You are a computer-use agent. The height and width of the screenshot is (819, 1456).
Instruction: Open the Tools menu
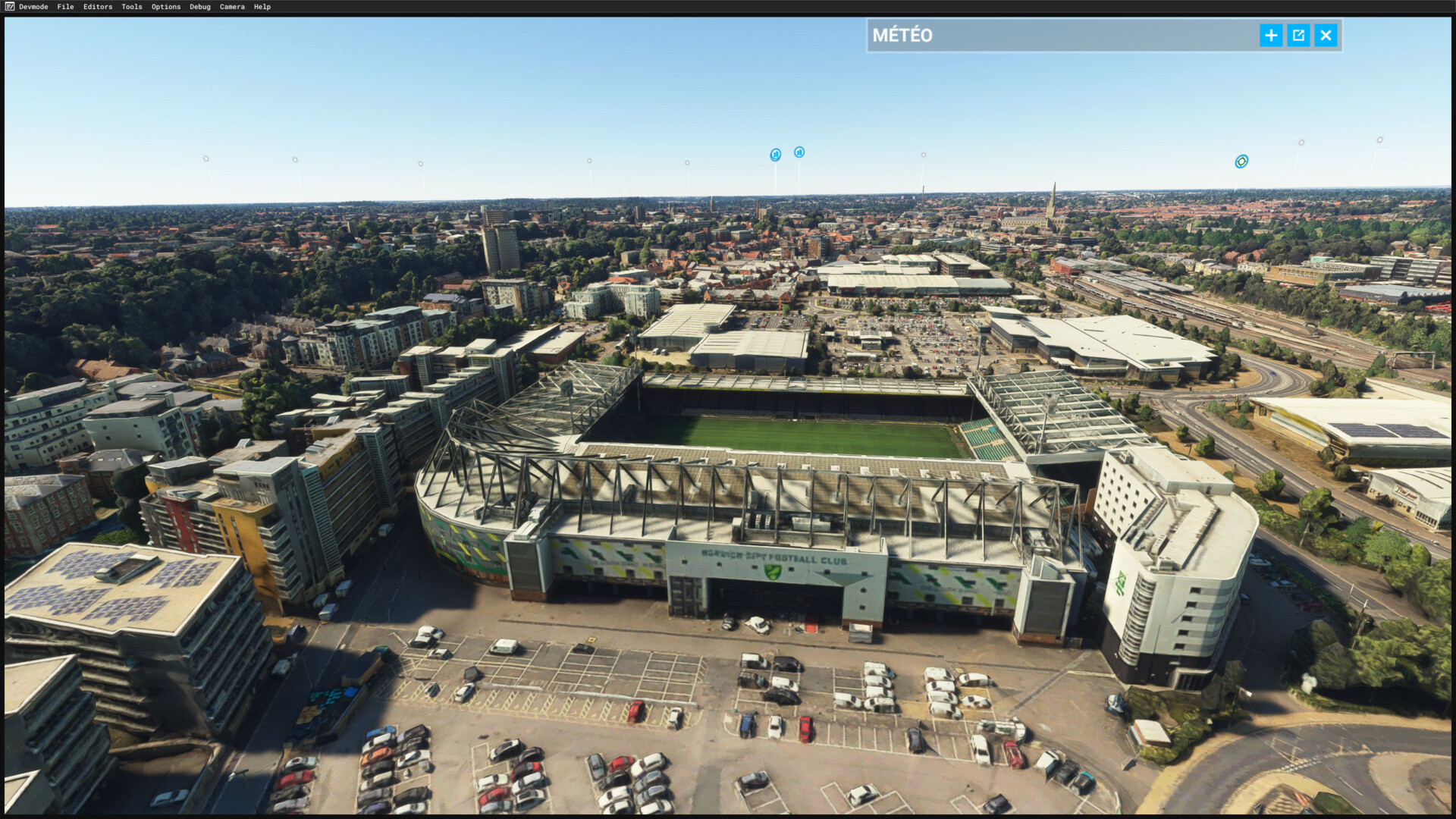pyautogui.click(x=132, y=7)
